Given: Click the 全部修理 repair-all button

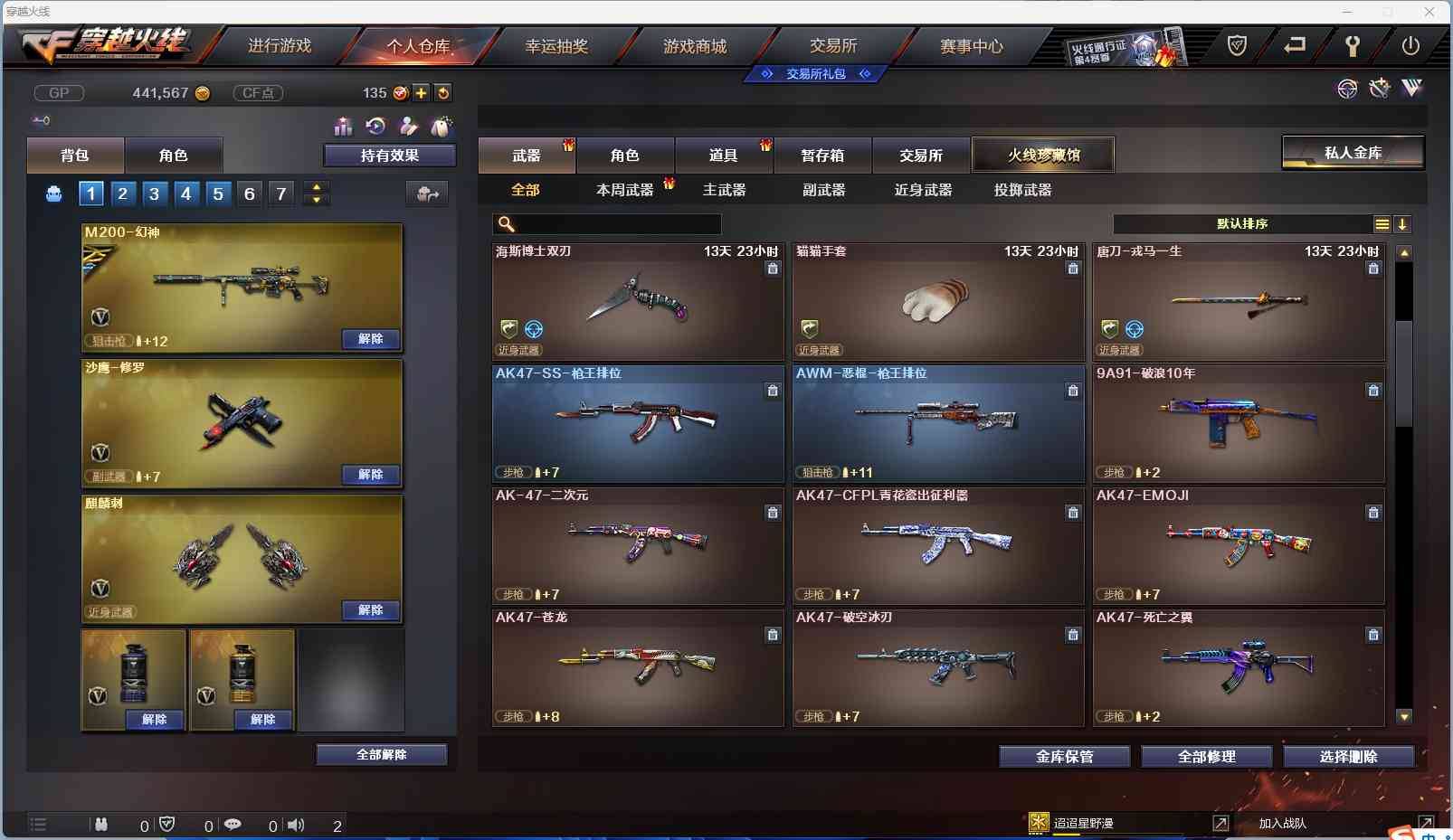Looking at the screenshot, I should coord(1208,757).
